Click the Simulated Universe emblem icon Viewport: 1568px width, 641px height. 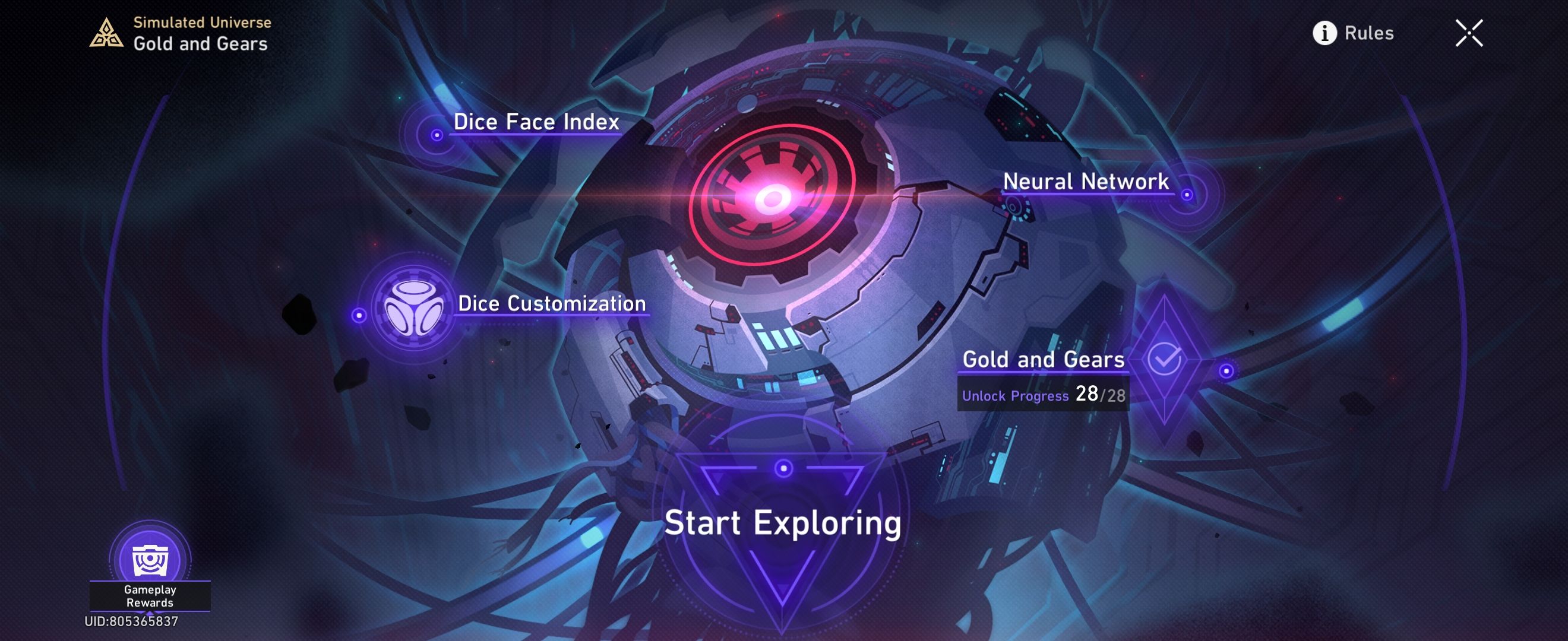(x=106, y=34)
